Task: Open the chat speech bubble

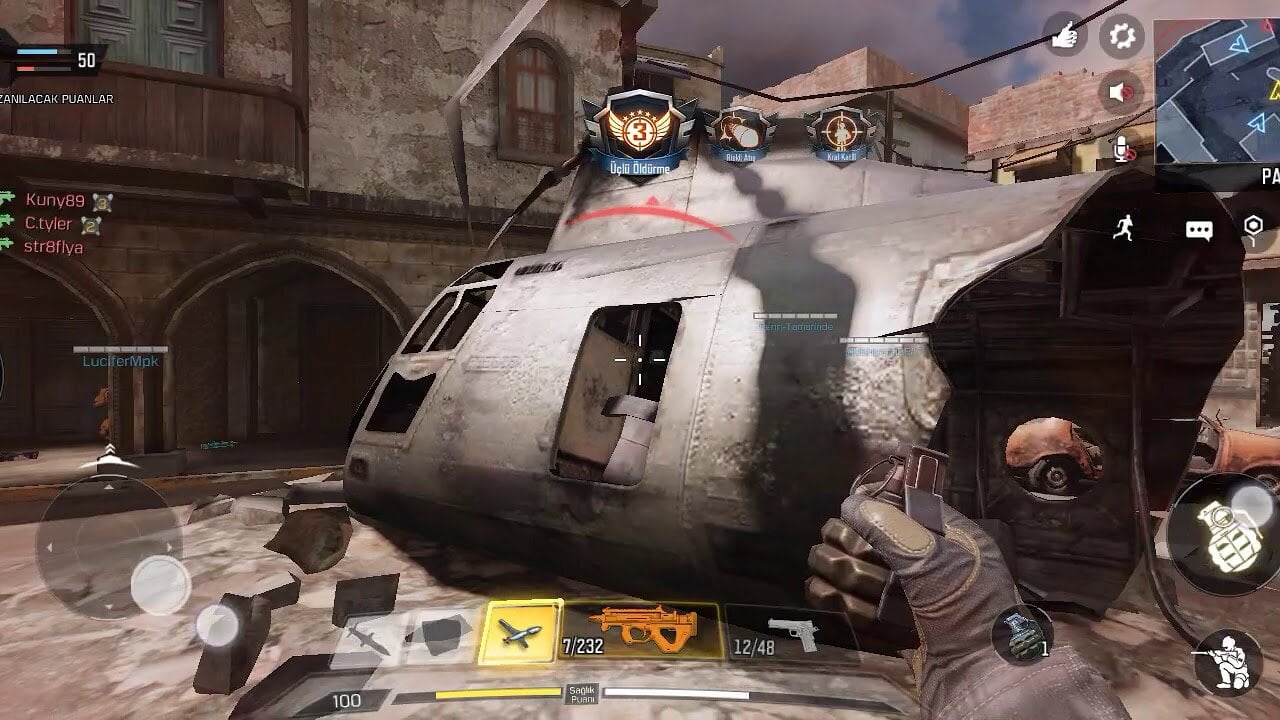Action: click(1199, 230)
